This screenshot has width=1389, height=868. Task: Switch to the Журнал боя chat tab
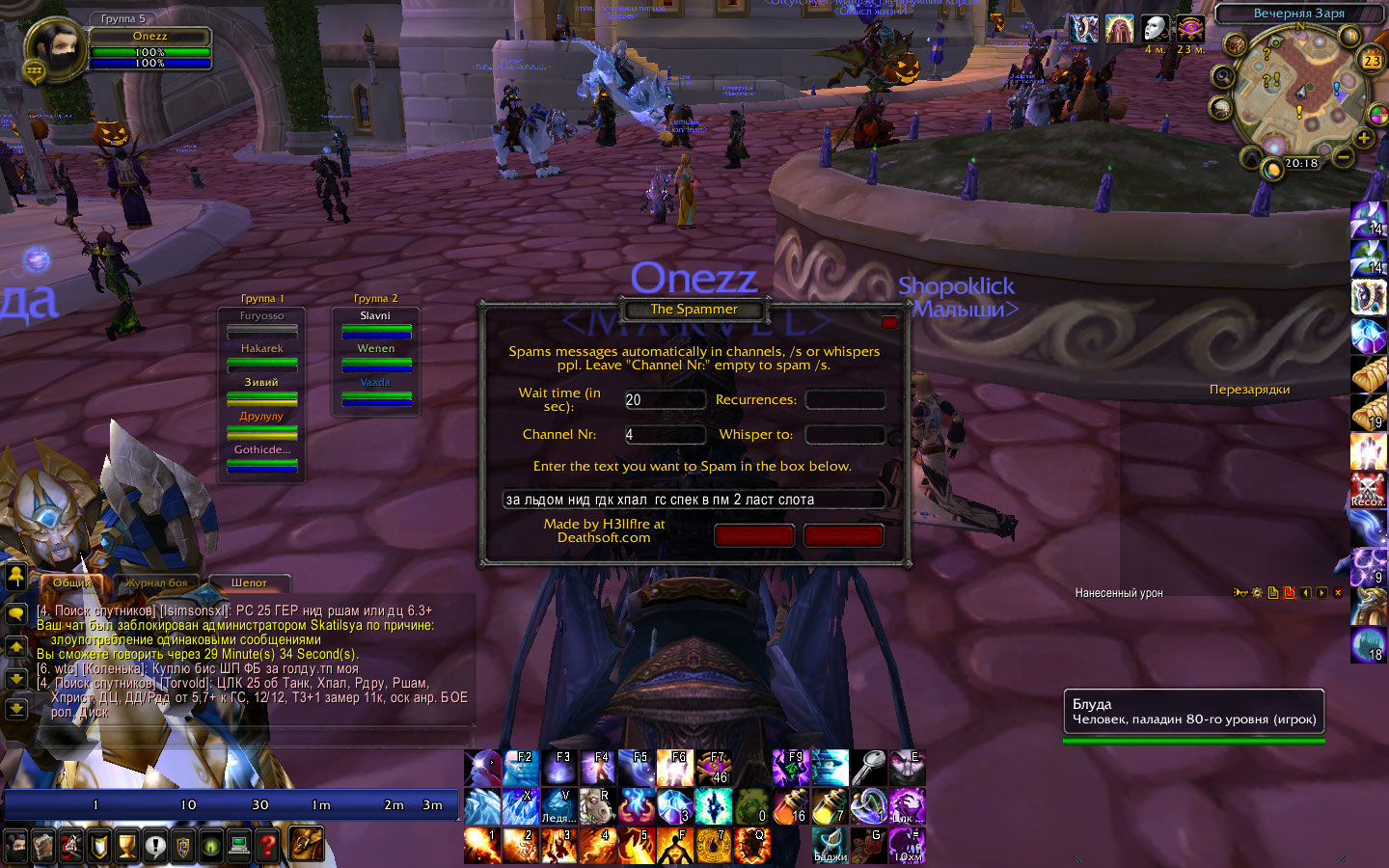(x=156, y=583)
